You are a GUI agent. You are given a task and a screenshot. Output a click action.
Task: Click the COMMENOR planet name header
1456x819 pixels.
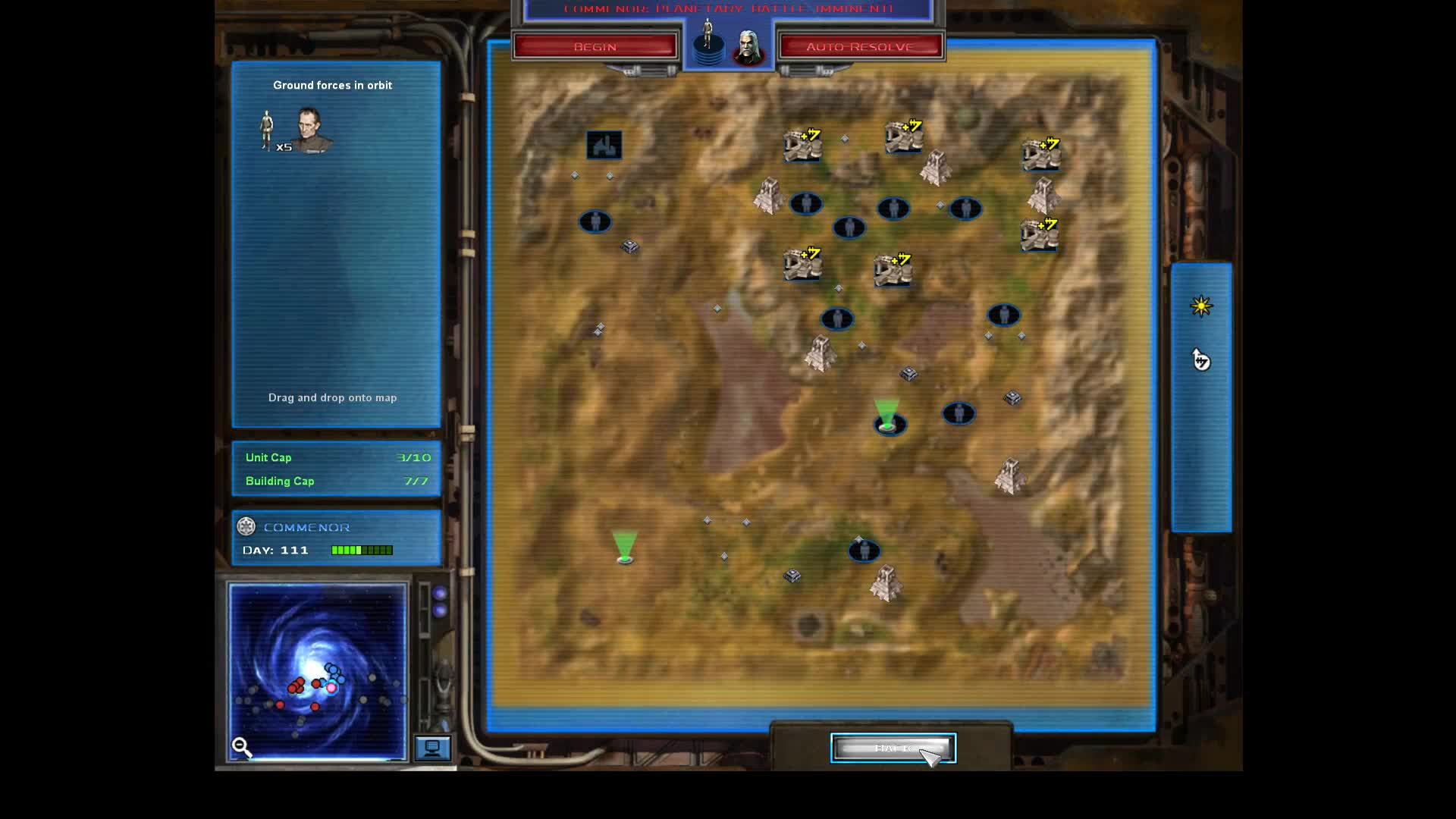click(x=306, y=526)
